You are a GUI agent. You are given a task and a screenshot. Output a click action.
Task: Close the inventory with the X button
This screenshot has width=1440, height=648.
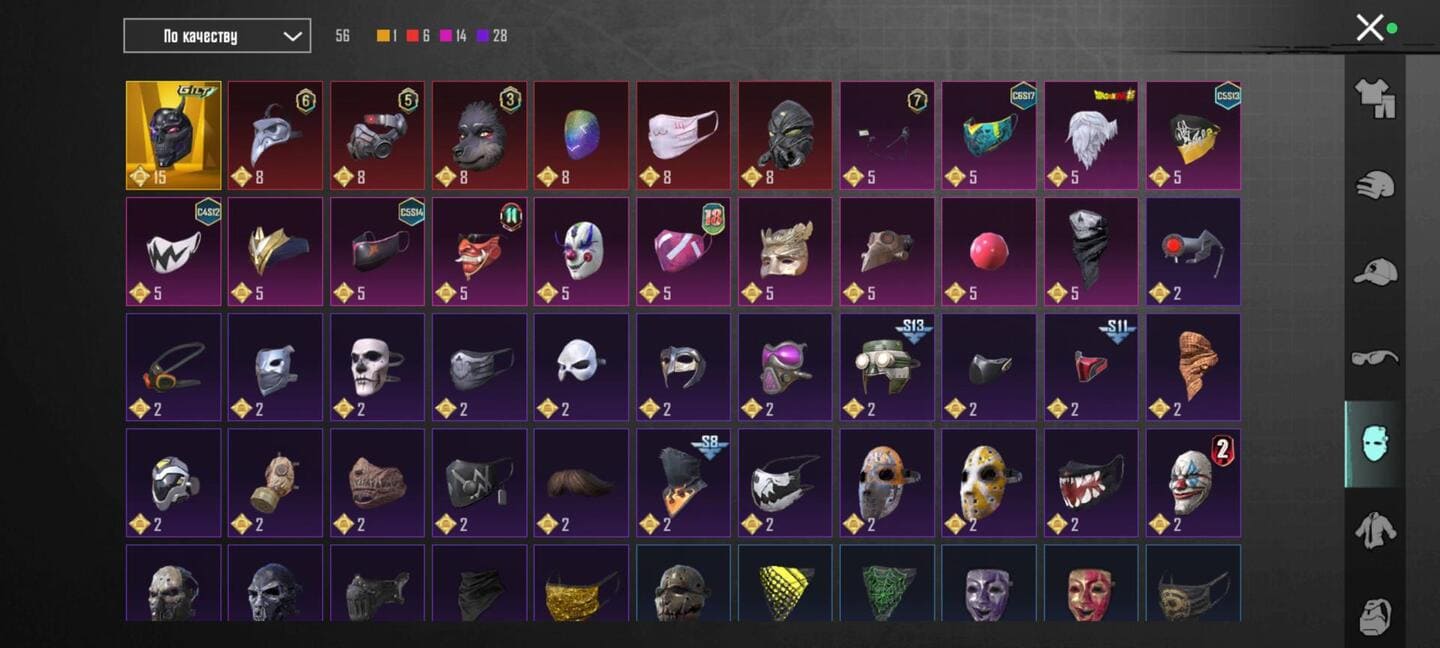(x=1369, y=28)
